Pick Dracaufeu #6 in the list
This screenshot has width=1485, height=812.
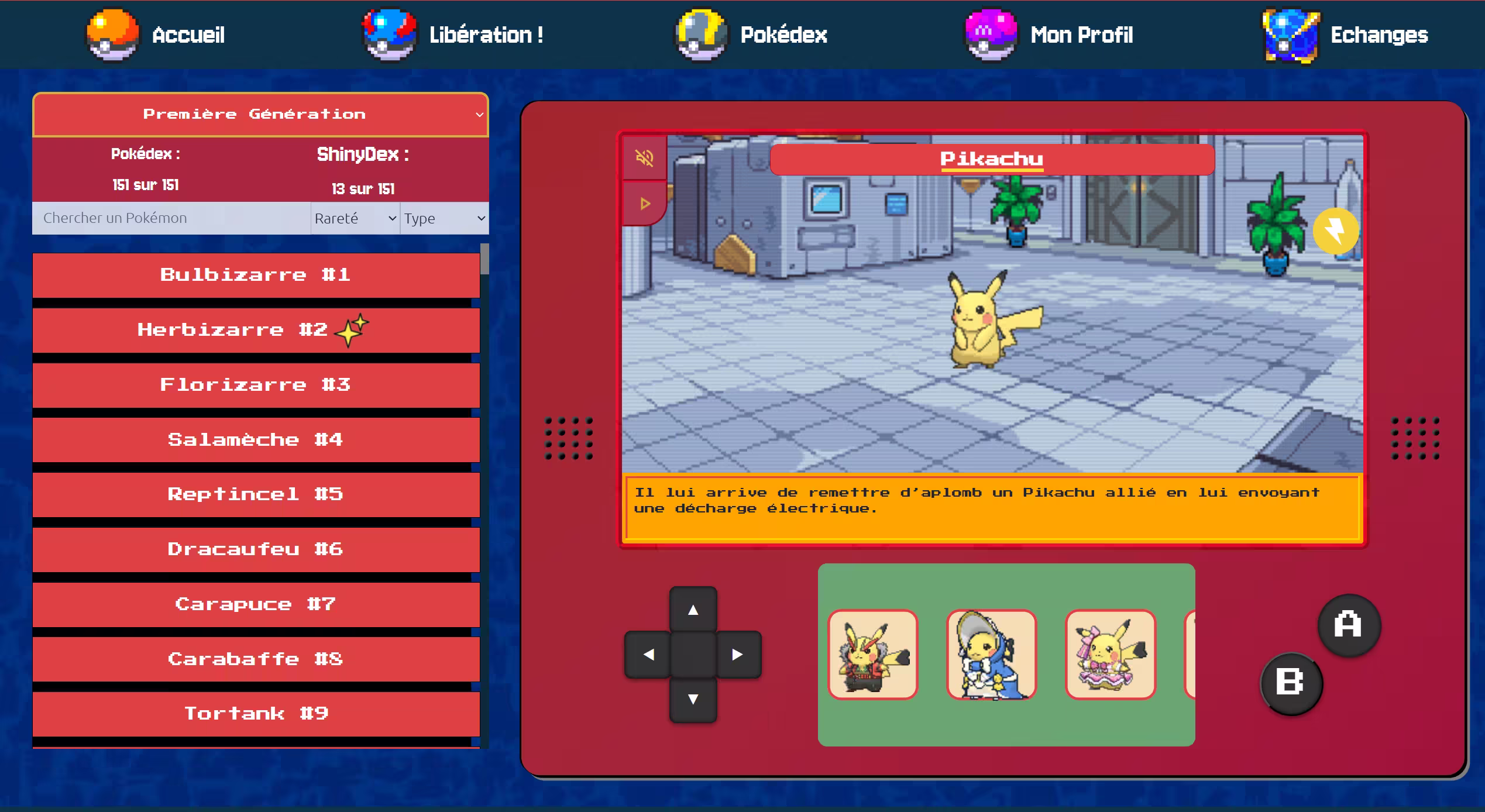256,549
